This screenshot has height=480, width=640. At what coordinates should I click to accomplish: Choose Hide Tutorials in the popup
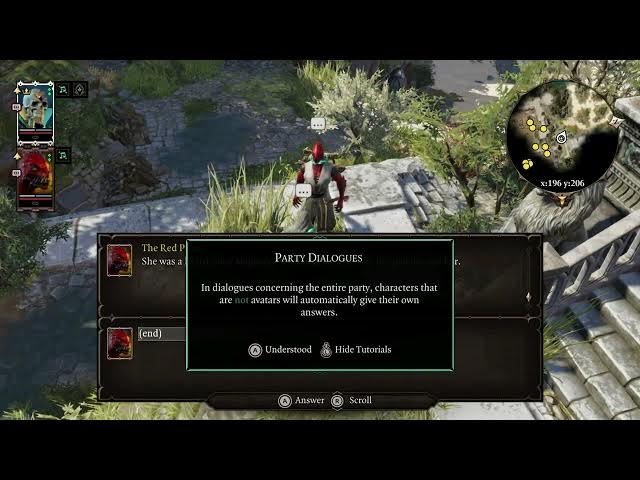(355, 350)
